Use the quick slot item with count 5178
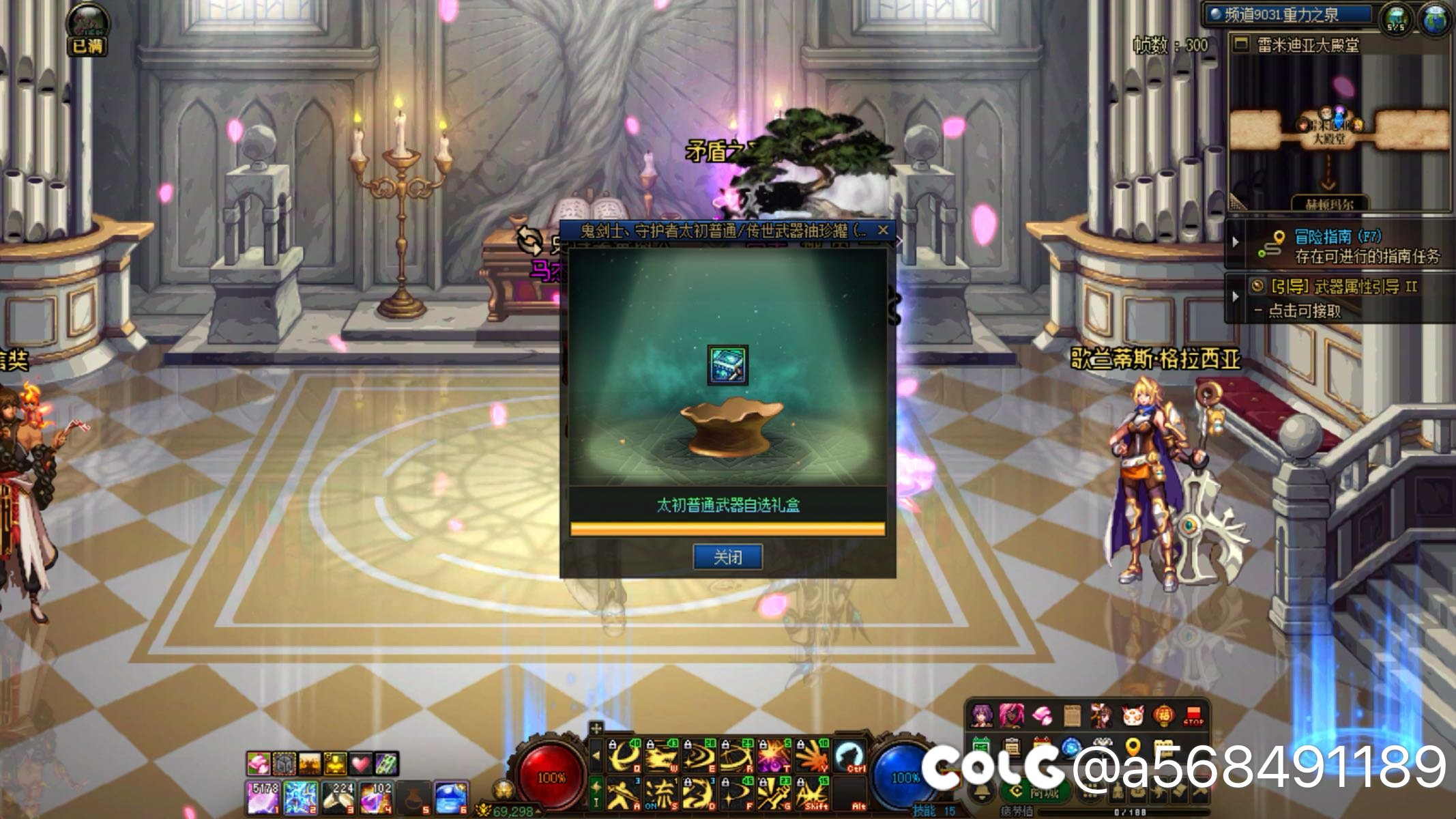 (x=263, y=798)
